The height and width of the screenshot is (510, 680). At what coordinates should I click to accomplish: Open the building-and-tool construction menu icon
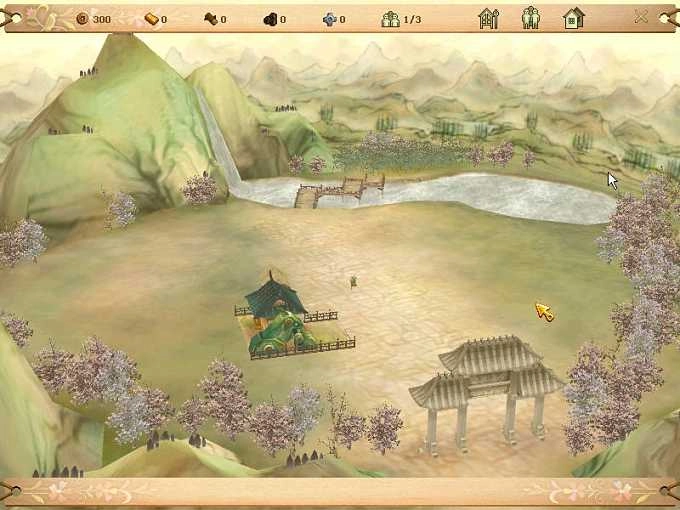click(x=488, y=18)
